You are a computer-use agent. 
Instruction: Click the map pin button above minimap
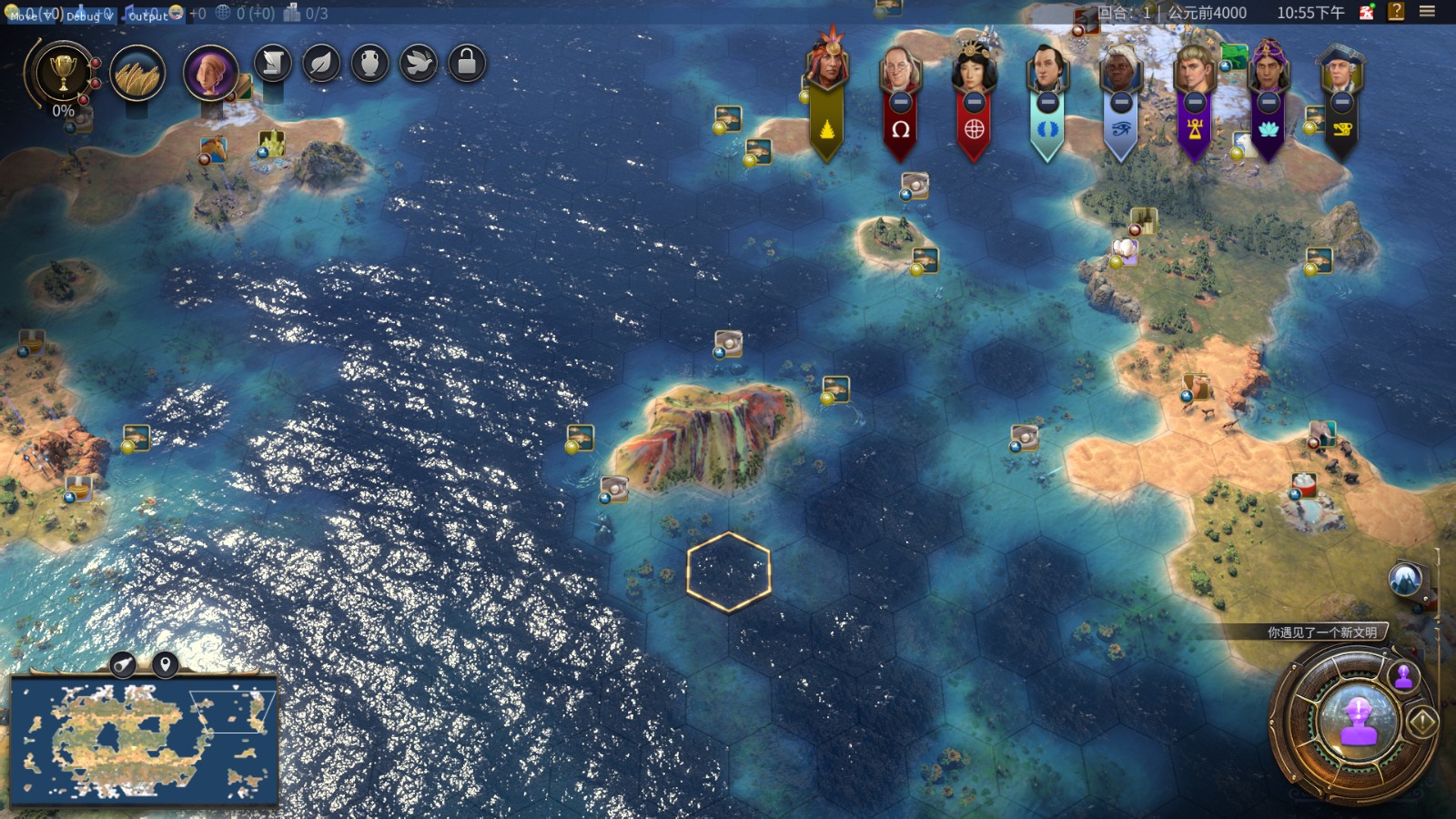point(165,665)
